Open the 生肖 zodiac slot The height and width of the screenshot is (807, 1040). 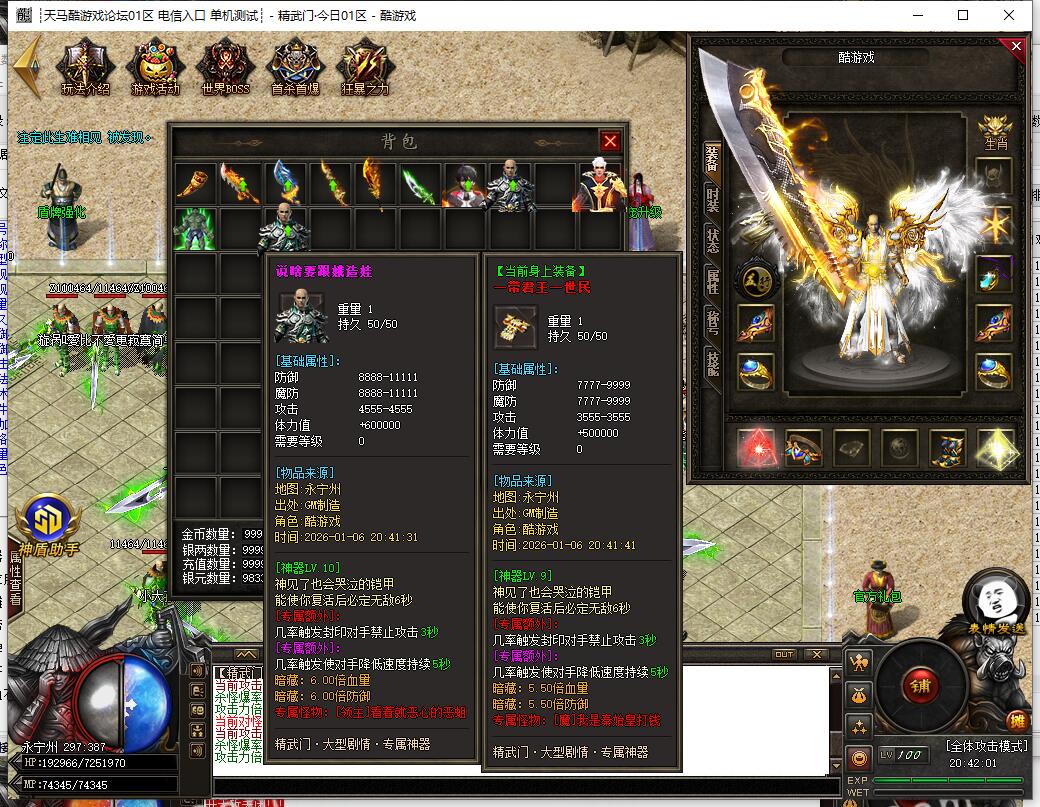993,128
